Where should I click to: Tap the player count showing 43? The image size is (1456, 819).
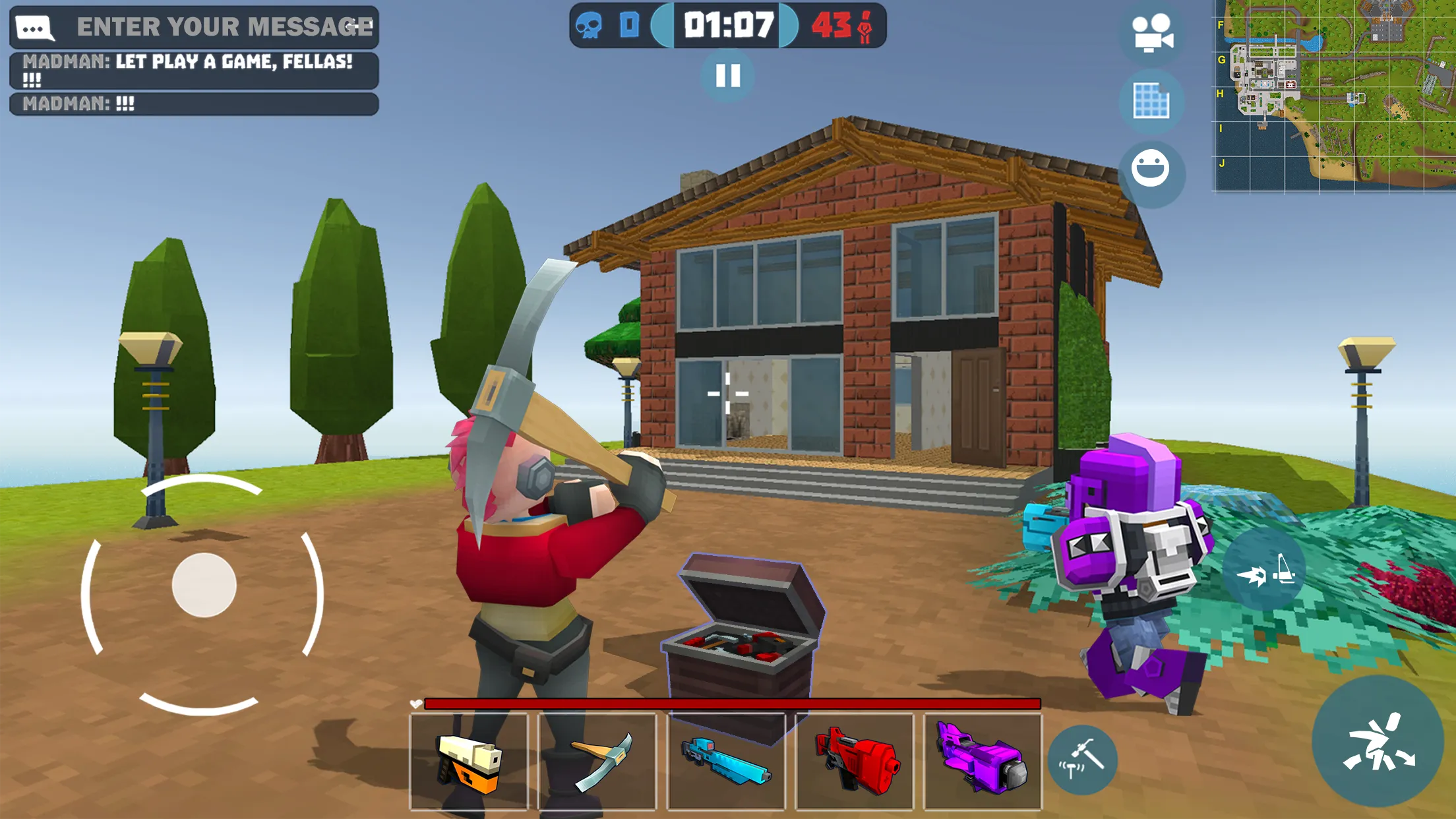tap(844, 24)
